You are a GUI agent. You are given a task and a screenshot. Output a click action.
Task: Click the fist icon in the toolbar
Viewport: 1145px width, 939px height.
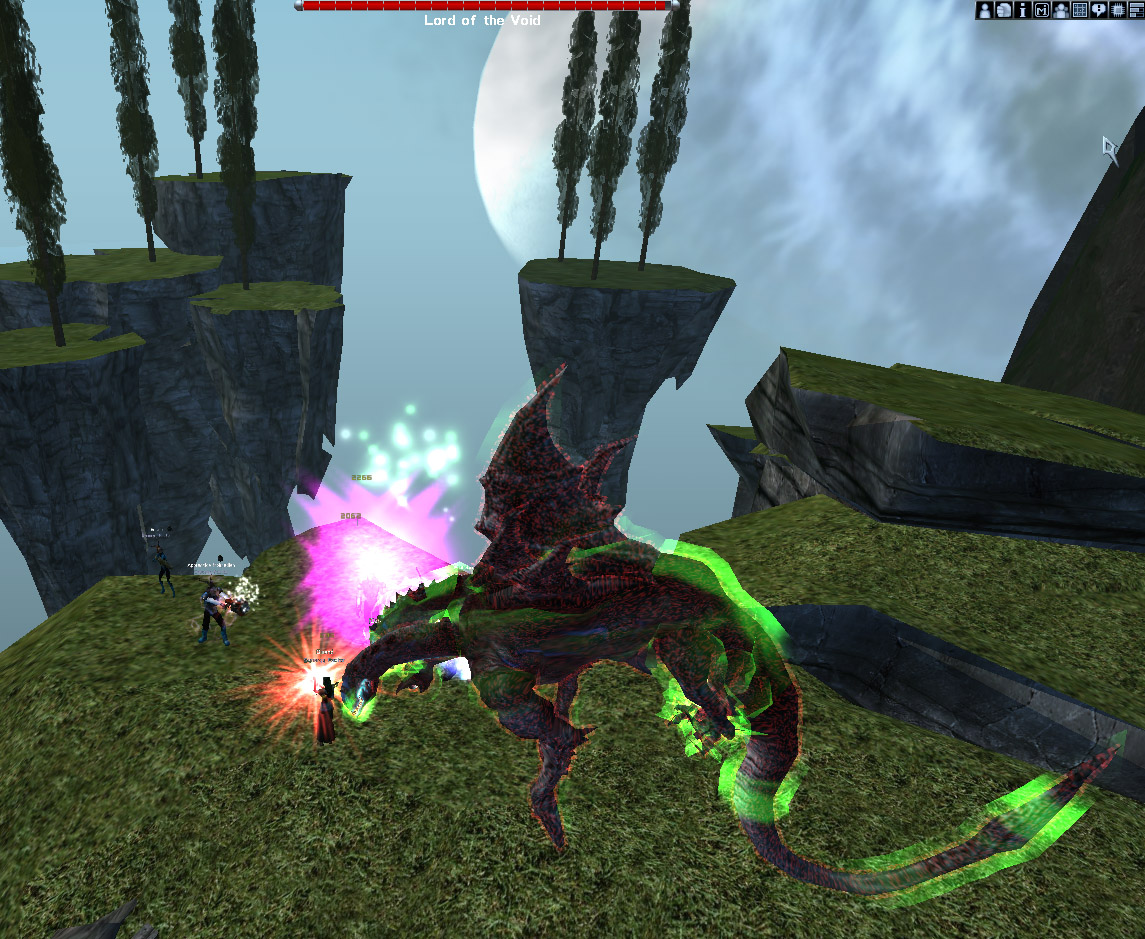[1004, 10]
